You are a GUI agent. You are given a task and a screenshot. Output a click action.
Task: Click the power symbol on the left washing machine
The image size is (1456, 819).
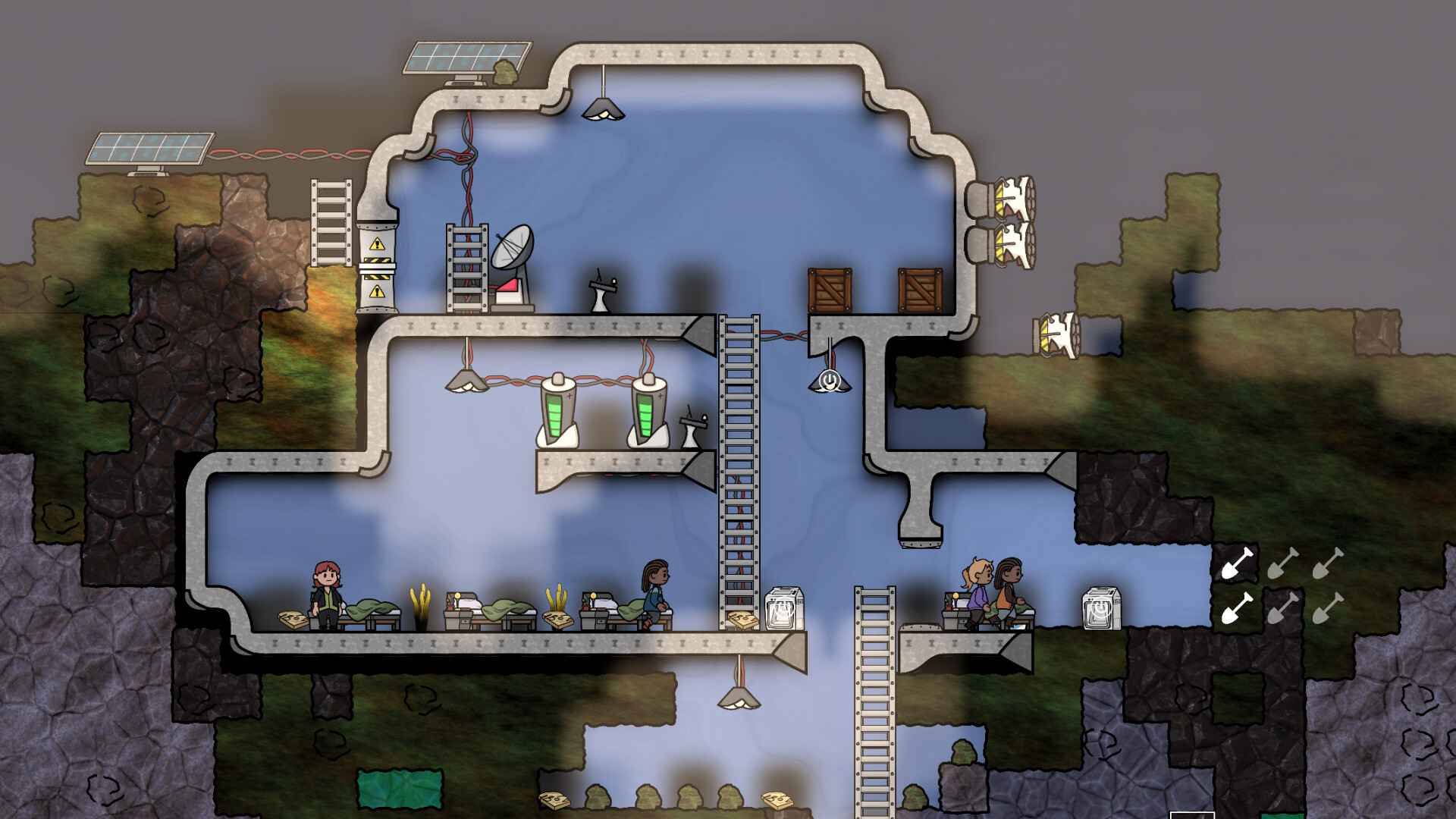click(x=783, y=607)
